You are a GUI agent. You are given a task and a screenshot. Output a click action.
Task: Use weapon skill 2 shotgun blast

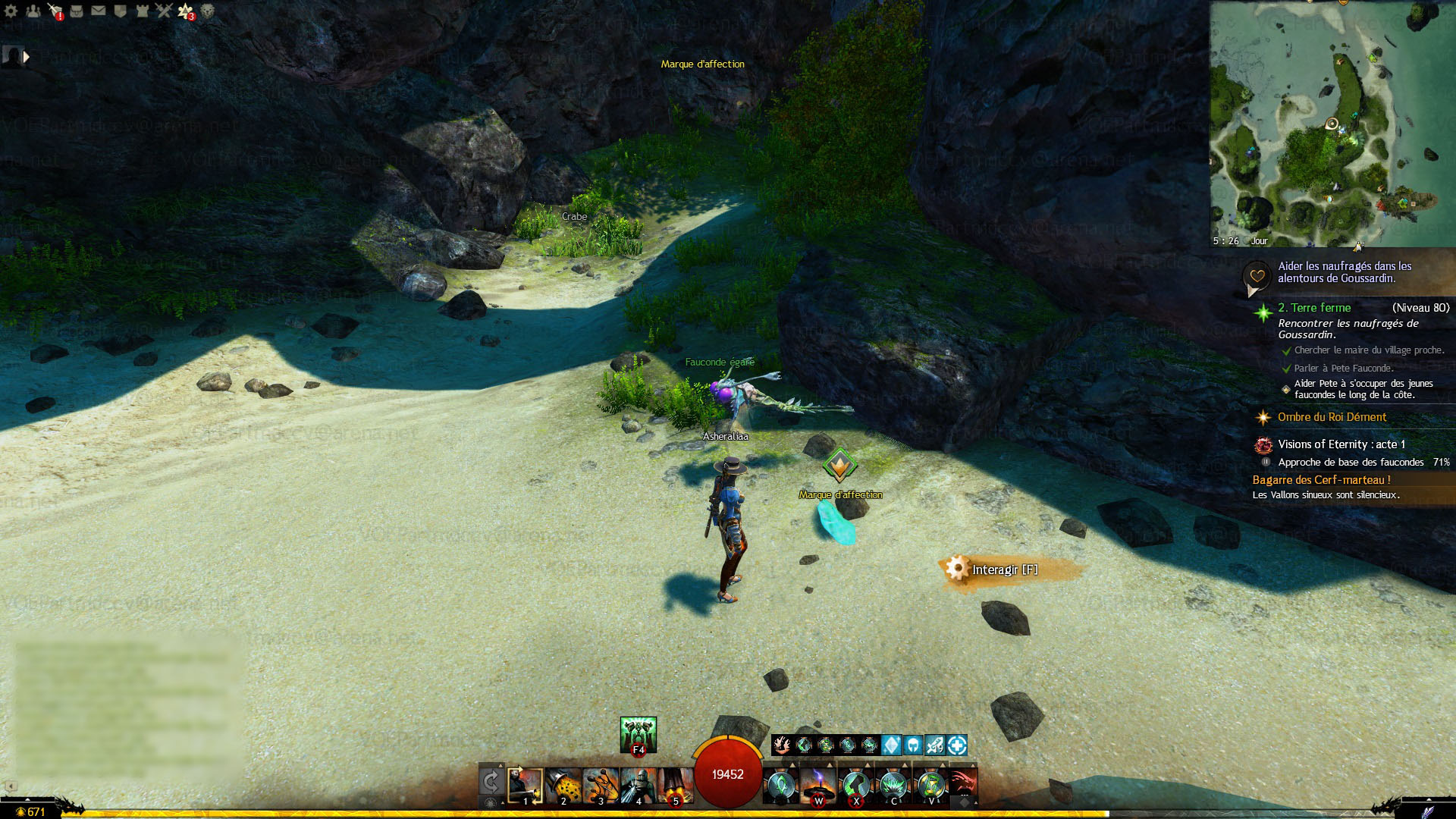563,786
